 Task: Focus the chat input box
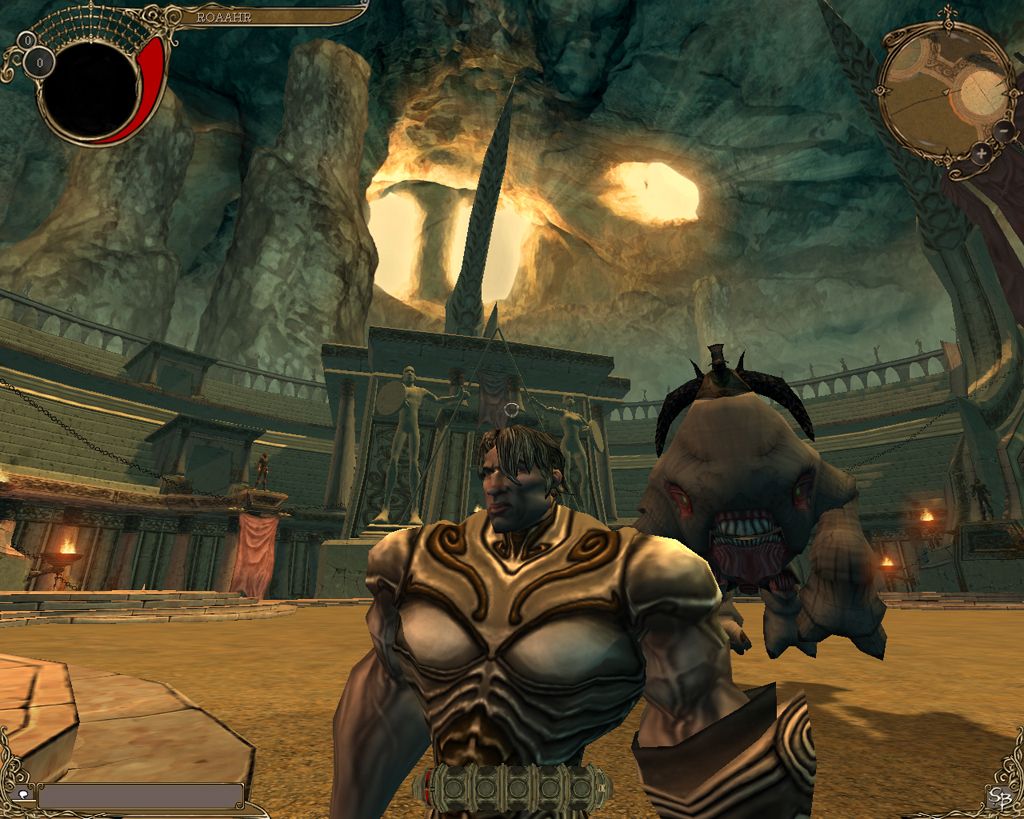140,796
